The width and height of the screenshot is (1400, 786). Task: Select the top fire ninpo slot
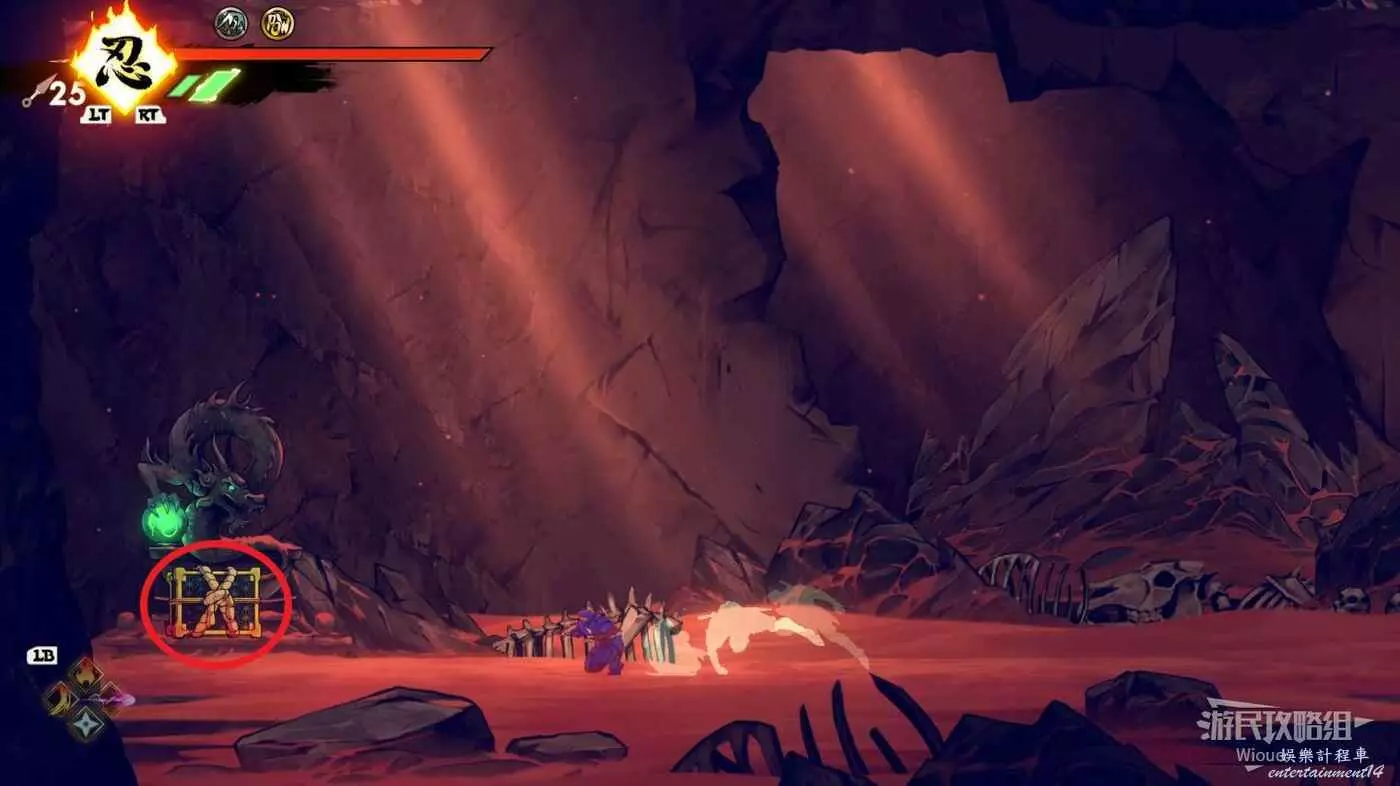click(x=86, y=675)
